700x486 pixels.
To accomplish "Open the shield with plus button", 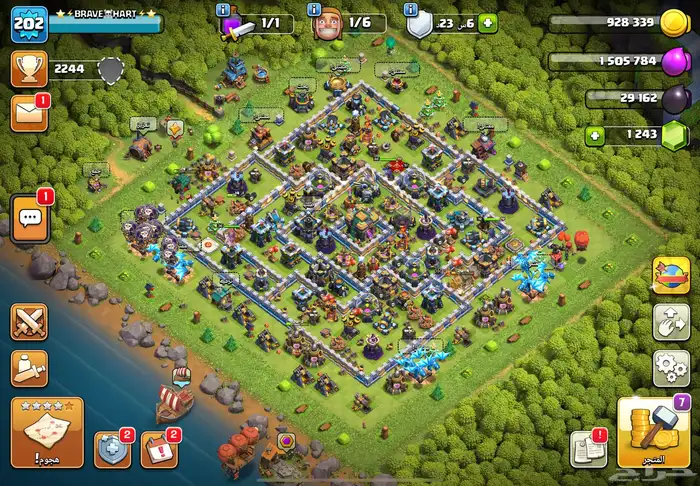I will point(111,450).
